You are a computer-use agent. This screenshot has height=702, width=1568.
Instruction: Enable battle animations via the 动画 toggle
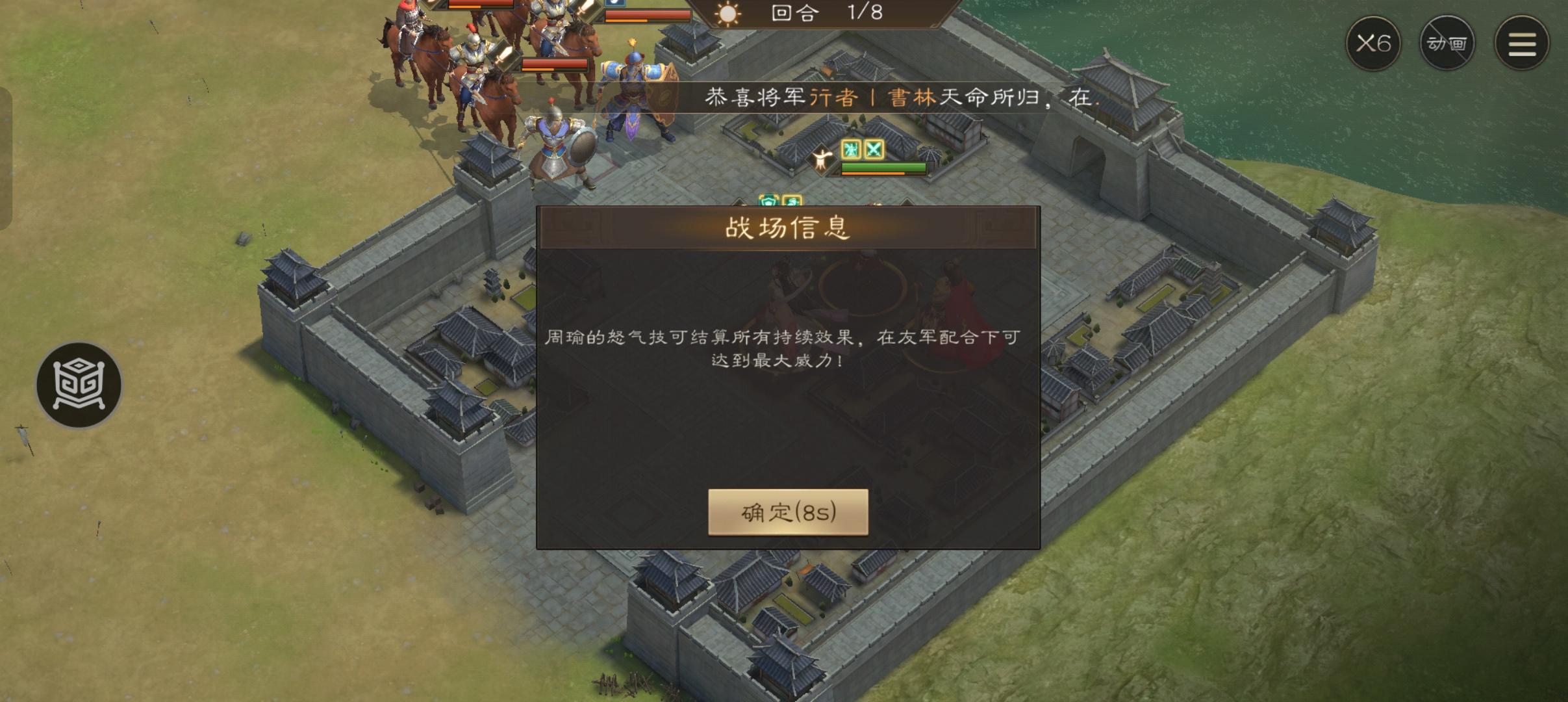point(1447,43)
